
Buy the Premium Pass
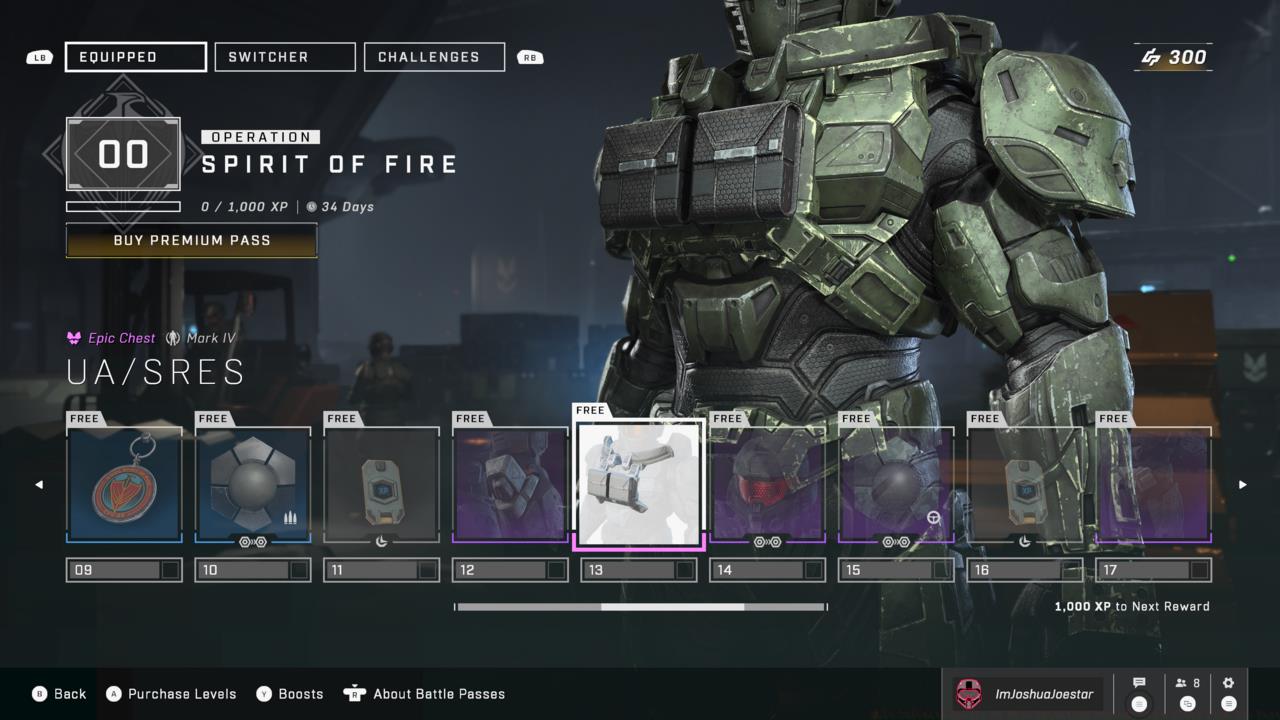192,240
